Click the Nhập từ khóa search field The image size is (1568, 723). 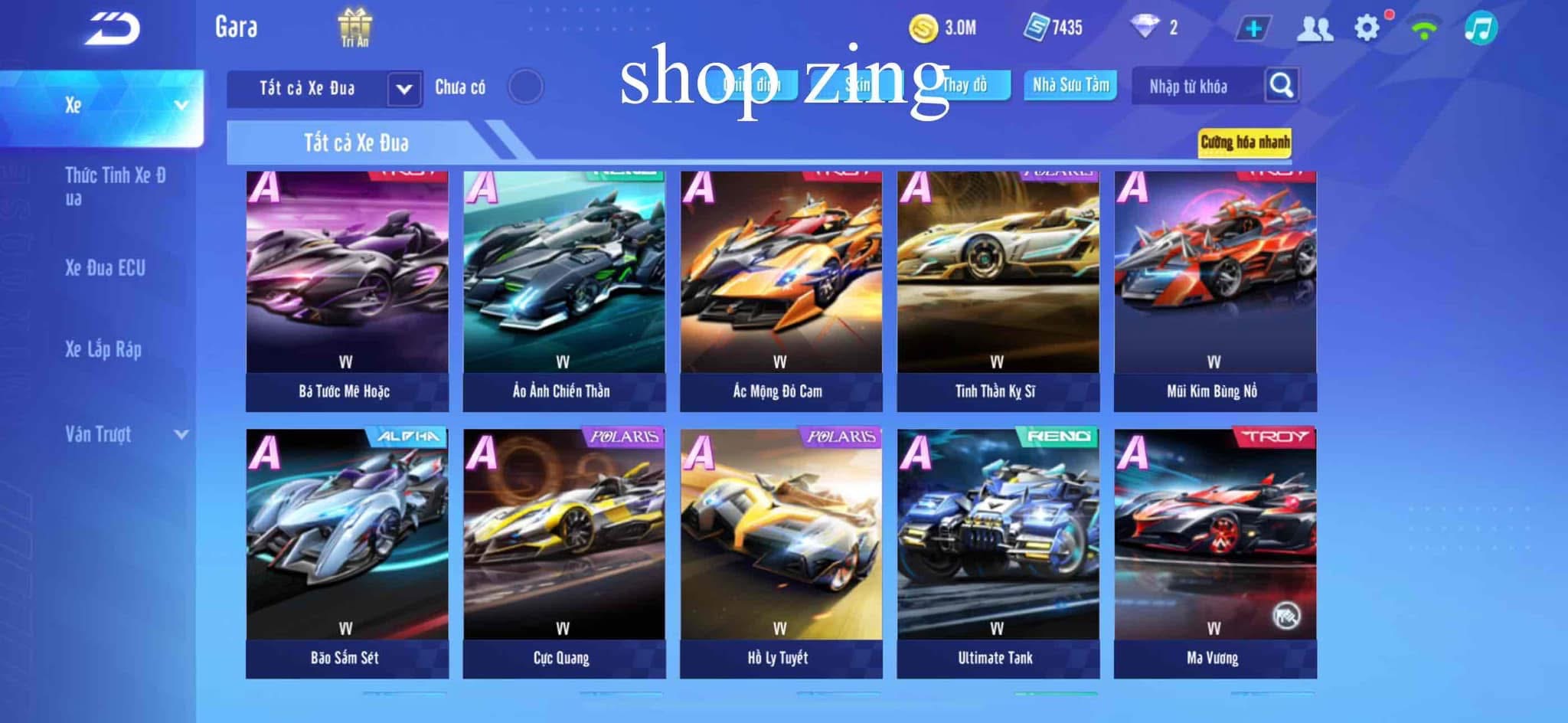point(1194,87)
